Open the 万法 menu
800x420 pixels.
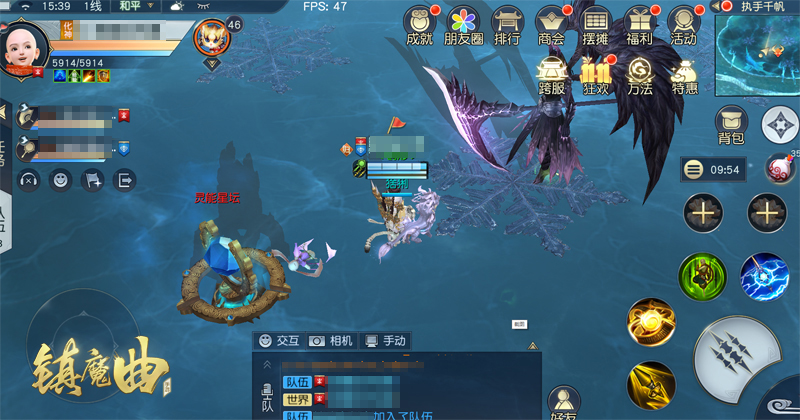(640, 76)
